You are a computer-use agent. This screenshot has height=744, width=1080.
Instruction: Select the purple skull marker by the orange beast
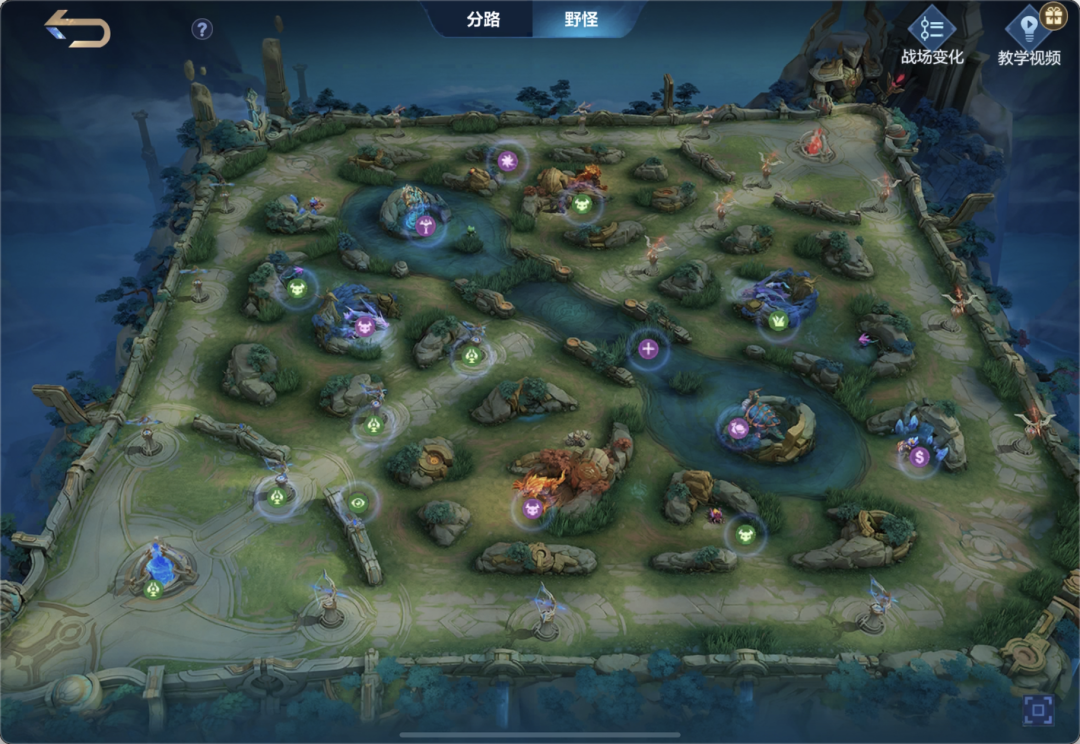(x=533, y=508)
